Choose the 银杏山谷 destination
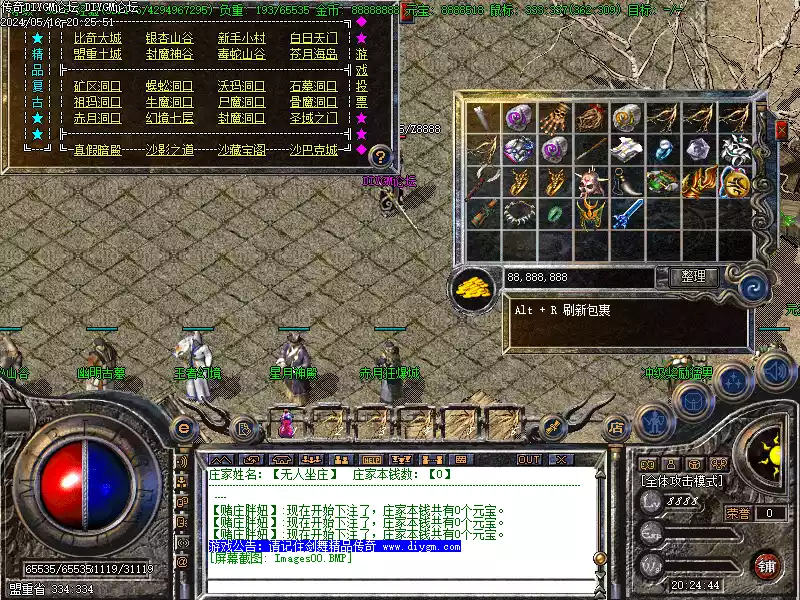The height and width of the screenshot is (600, 800). tap(169, 38)
